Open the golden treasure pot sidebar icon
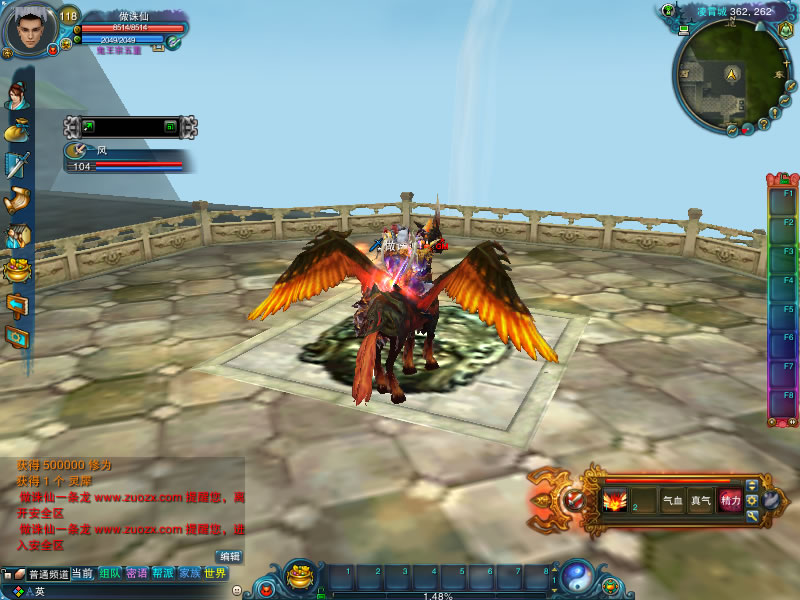Image resolution: width=800 pixels, height=600 pixels. coord(17,269)
